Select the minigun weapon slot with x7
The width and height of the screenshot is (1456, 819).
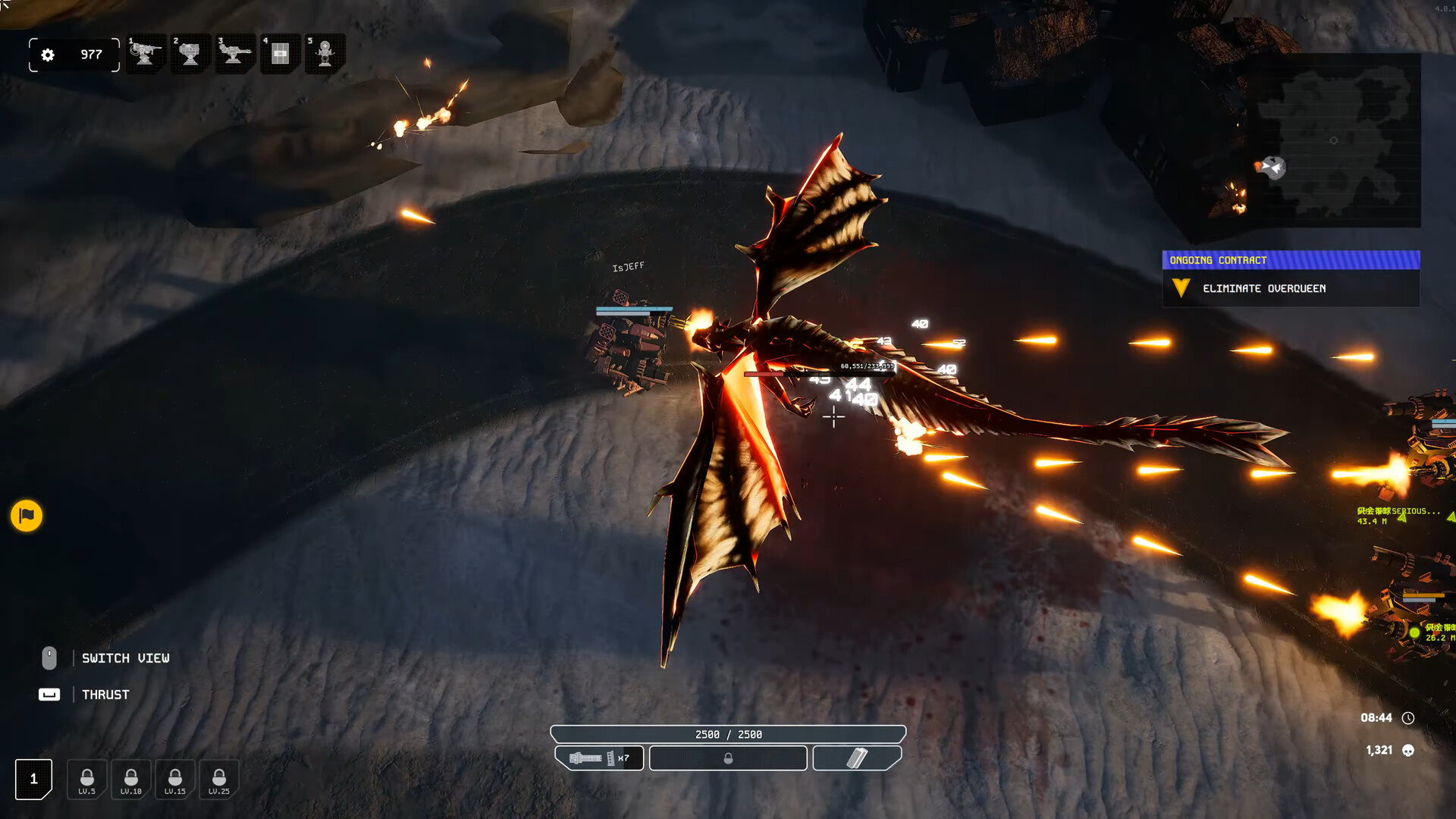pos(599,758)
